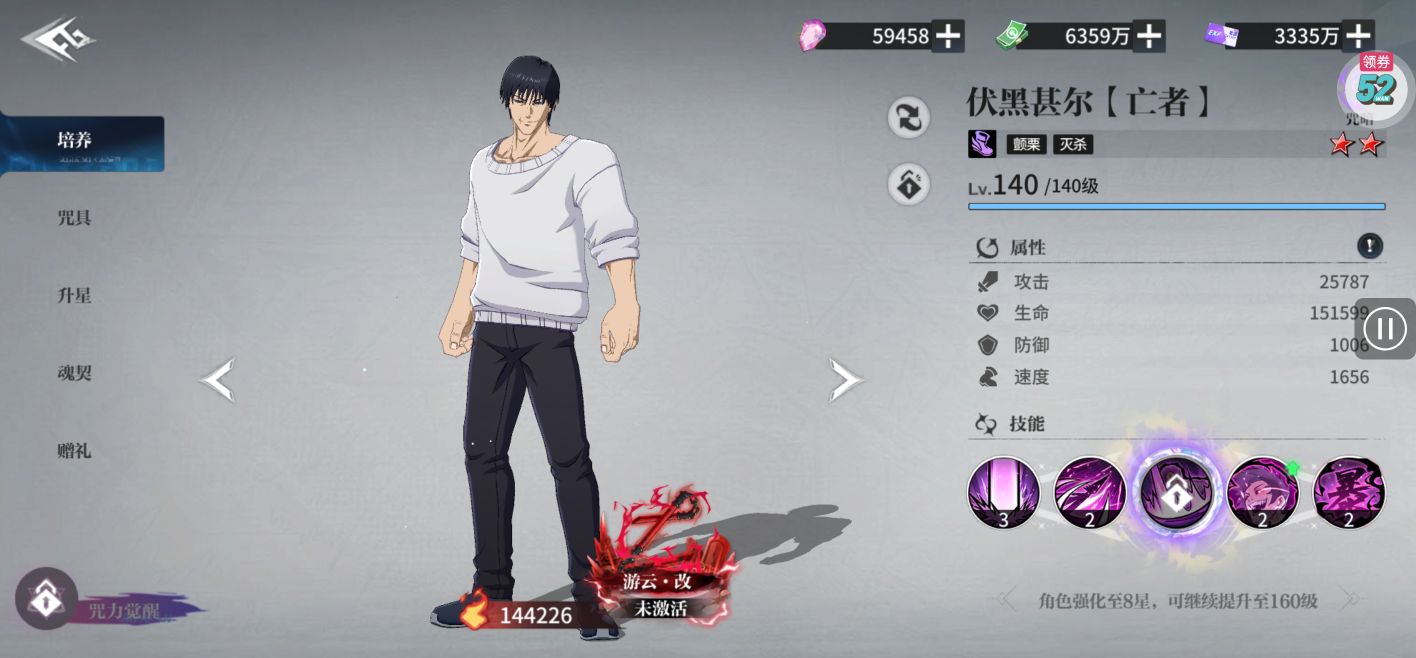Select the 升星 tab

point(75,296)
